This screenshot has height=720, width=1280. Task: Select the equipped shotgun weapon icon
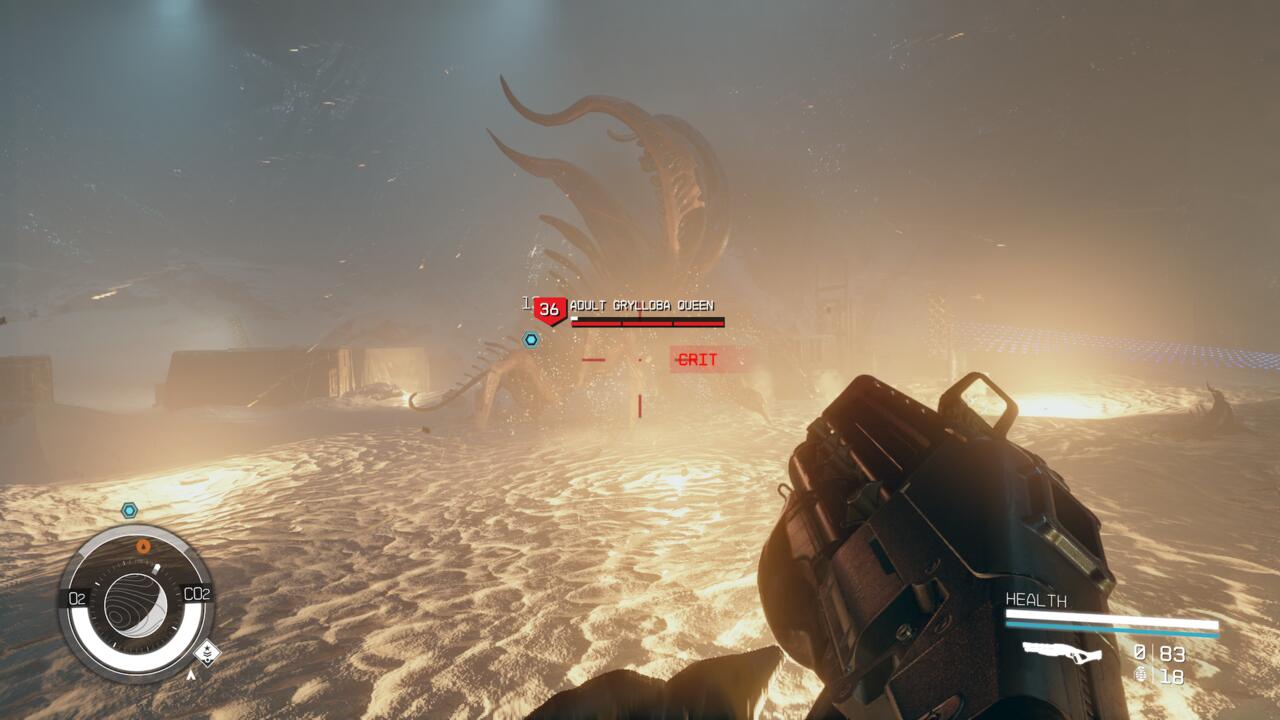pyautogui.click(x=1062, y=653)
